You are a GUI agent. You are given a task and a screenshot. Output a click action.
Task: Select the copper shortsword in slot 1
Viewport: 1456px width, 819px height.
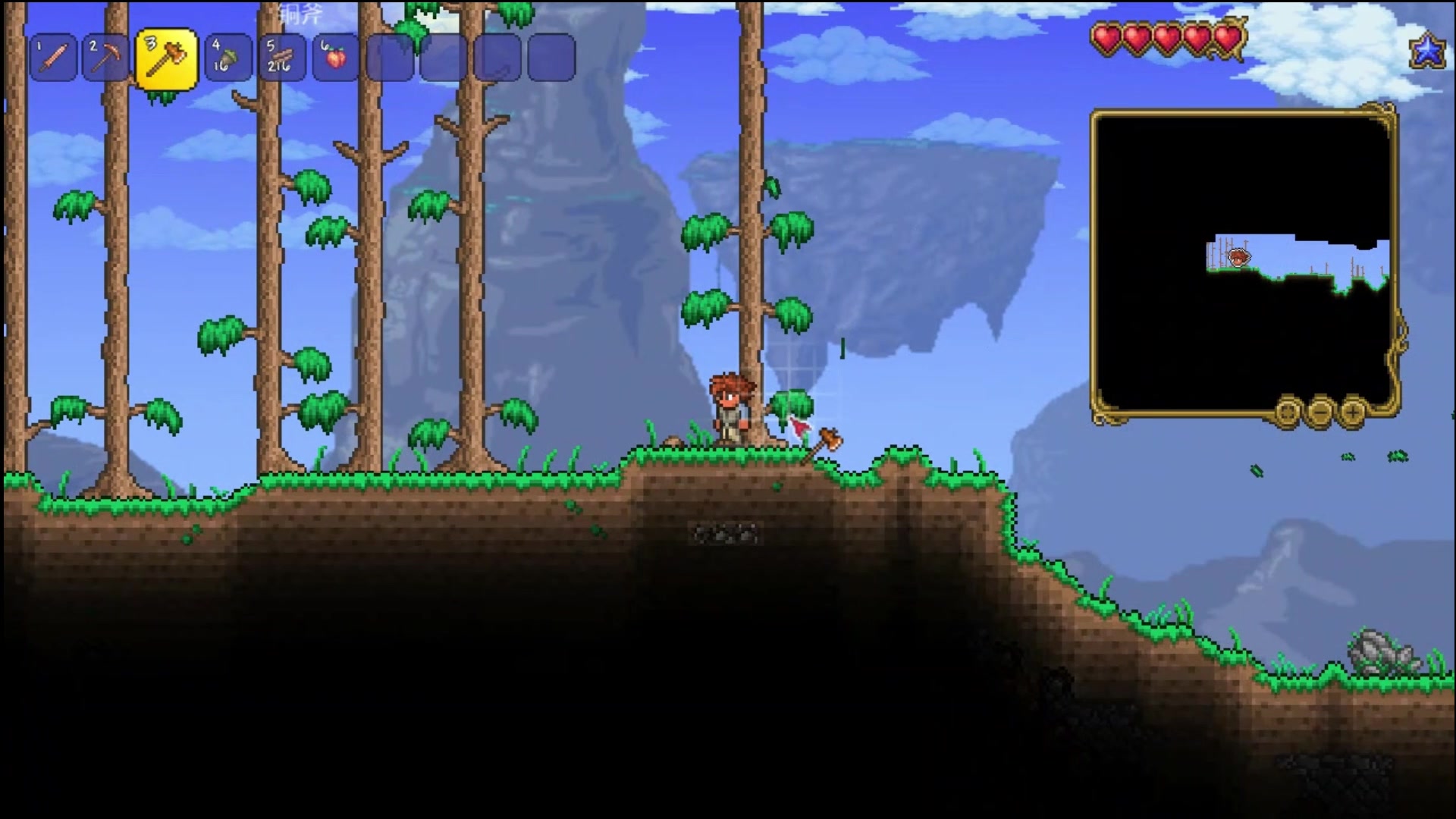point(54,58)
